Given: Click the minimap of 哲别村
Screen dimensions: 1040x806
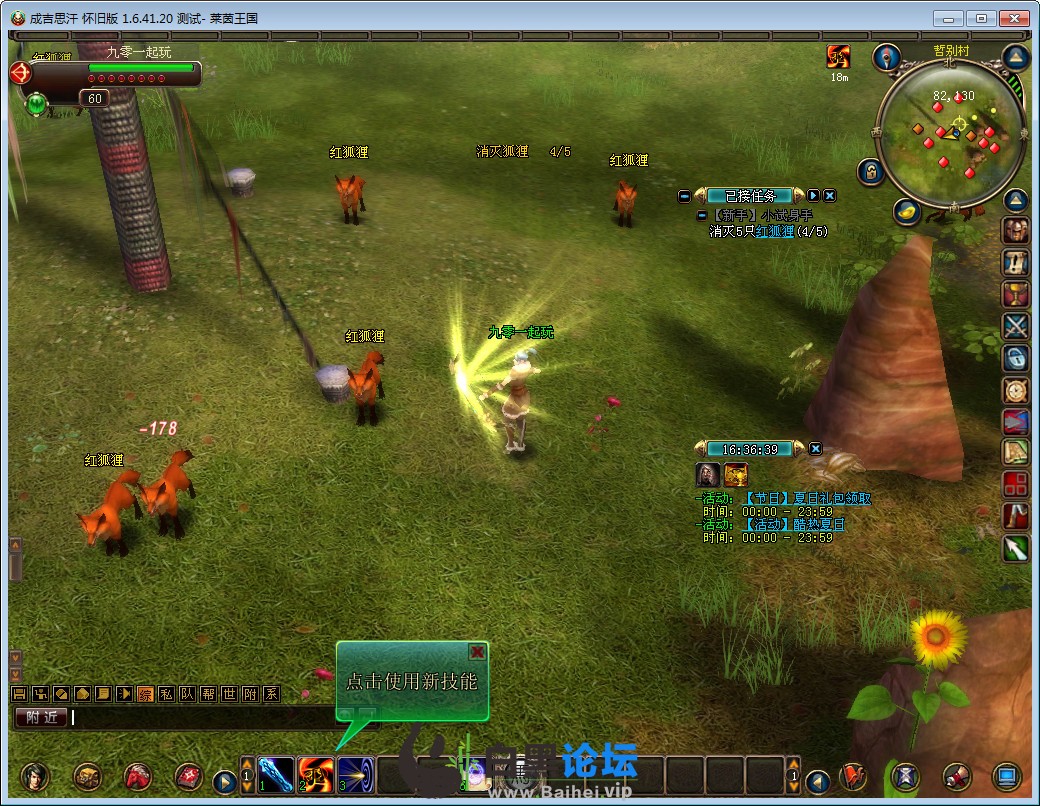Looking at the screenshot, I should point(949,133).
